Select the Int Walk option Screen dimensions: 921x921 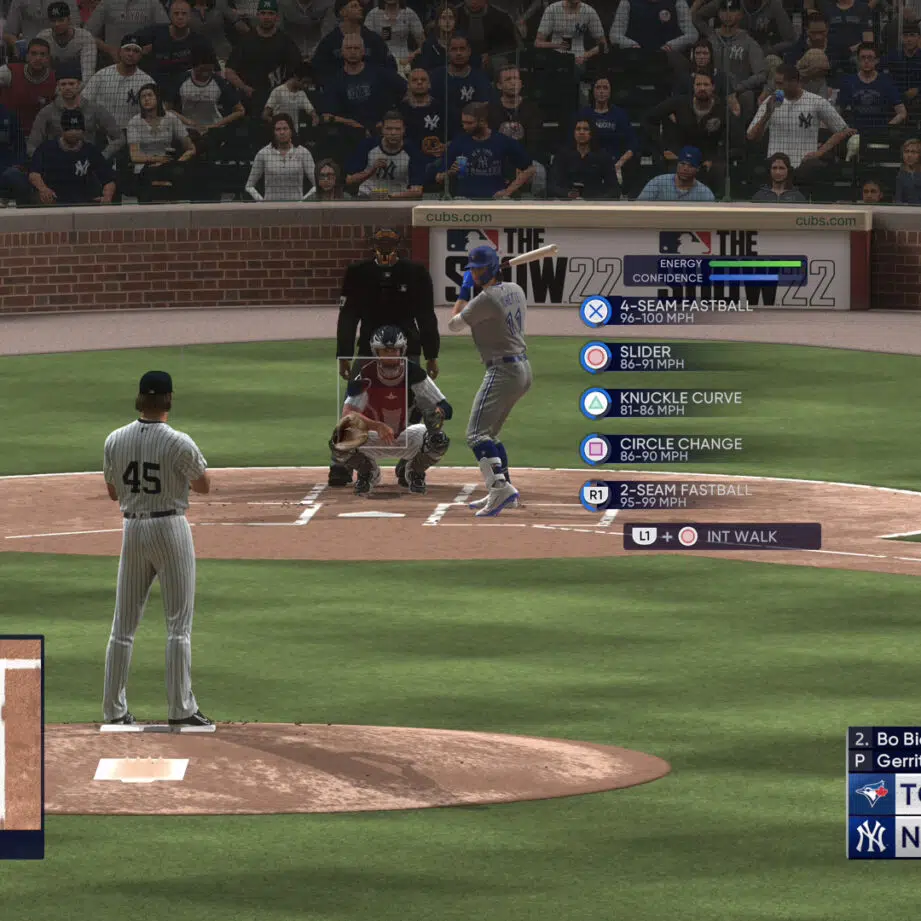[722, 537]
